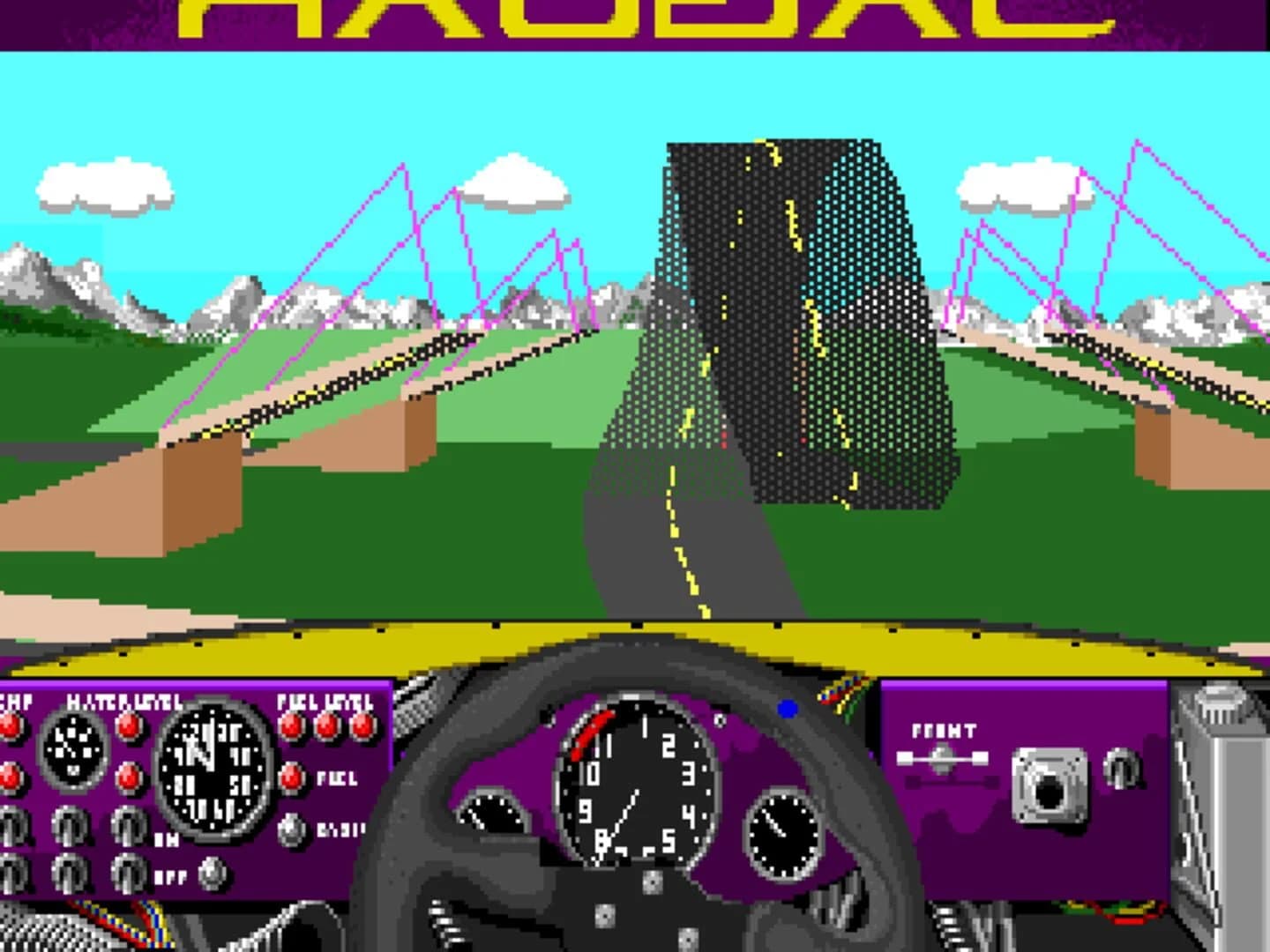Click the top WATER LEVEL indicator light

click(128, 727)
